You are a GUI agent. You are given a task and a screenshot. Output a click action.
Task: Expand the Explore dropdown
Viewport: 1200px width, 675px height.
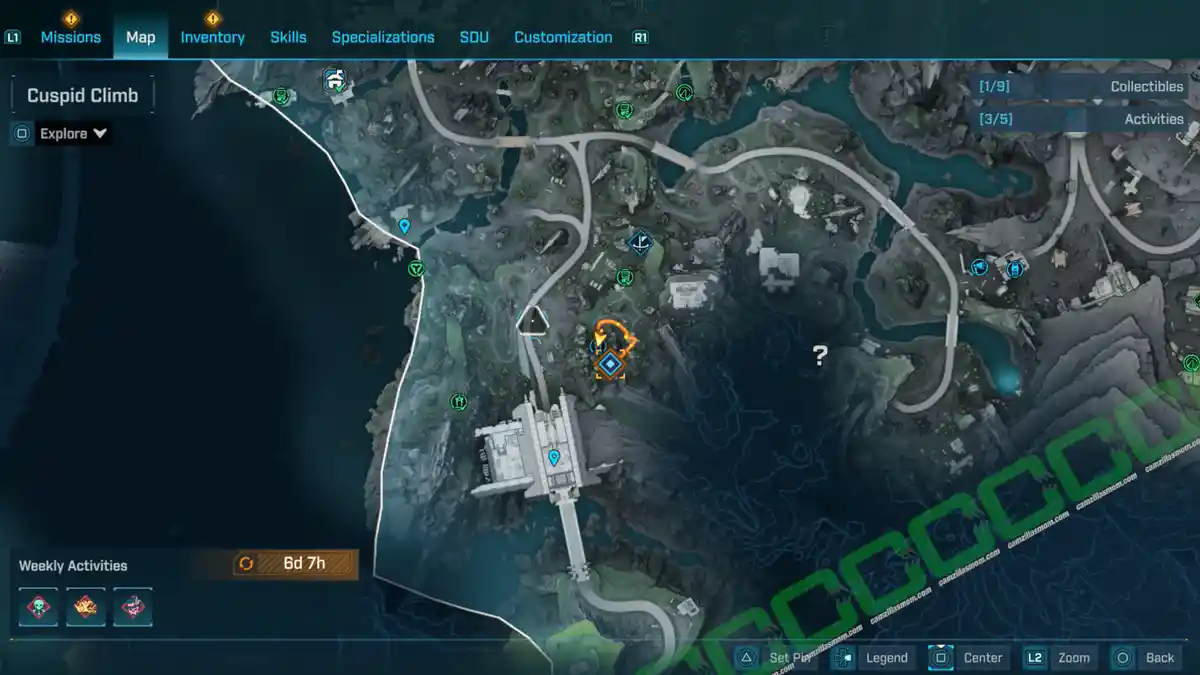click(x=73, y=134)
